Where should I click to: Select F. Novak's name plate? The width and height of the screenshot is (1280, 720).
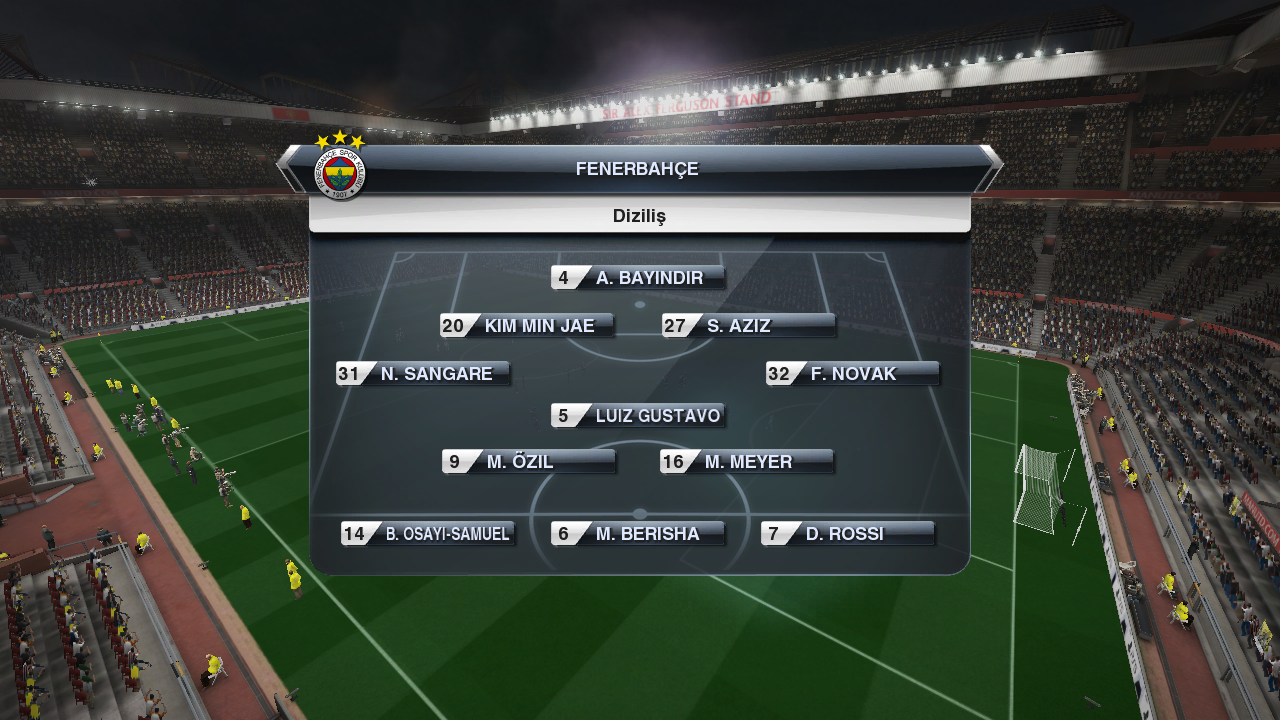[853, 374]
